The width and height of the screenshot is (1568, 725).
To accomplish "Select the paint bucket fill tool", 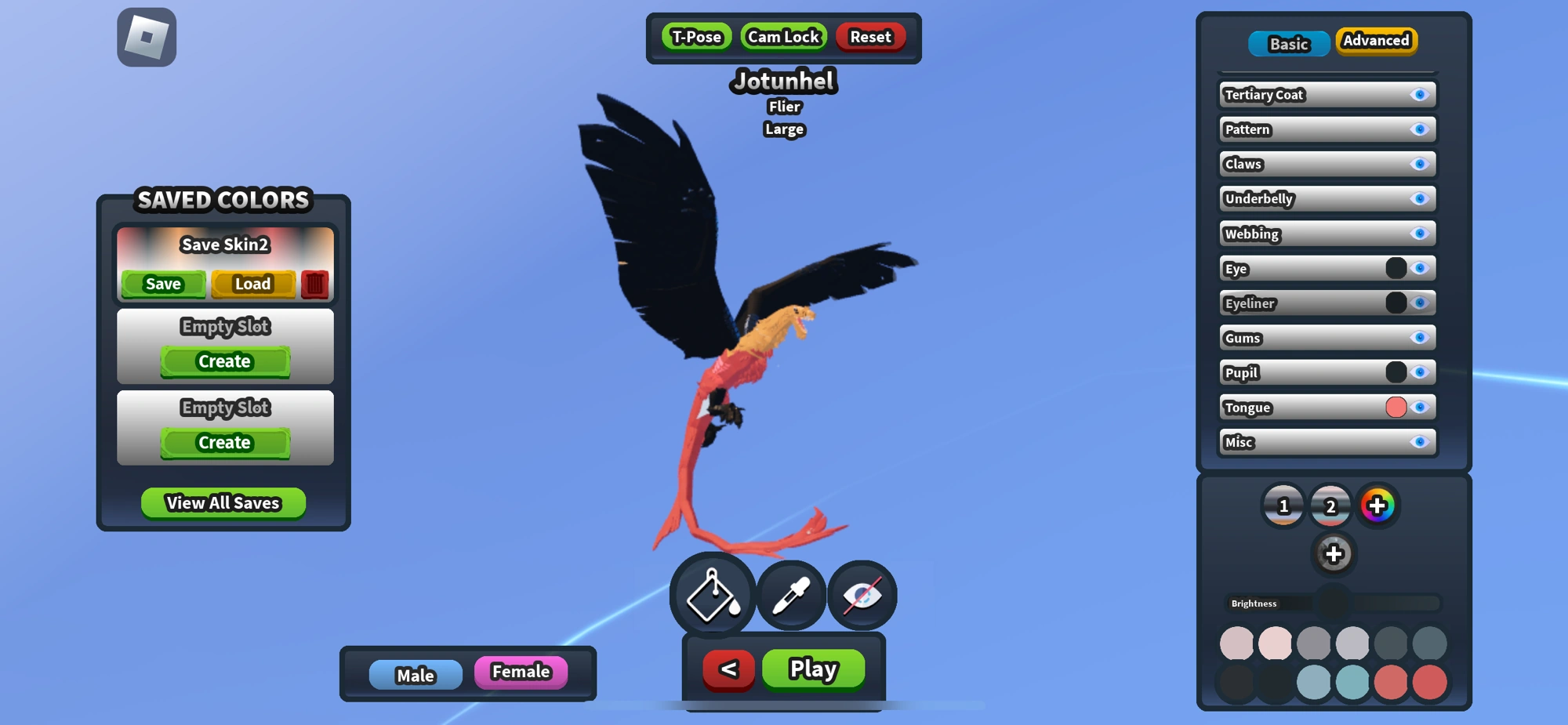I will pos(710,595).
